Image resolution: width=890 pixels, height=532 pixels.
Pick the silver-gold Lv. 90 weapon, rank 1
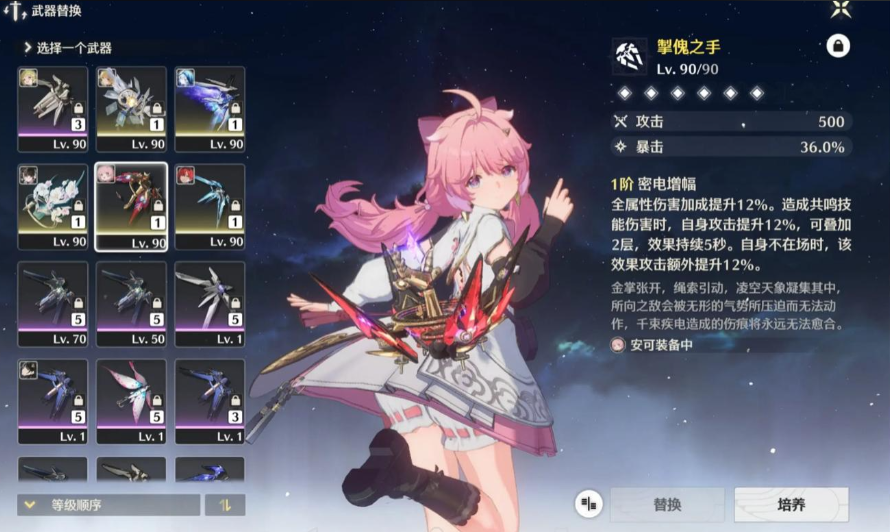pos(131,109)
